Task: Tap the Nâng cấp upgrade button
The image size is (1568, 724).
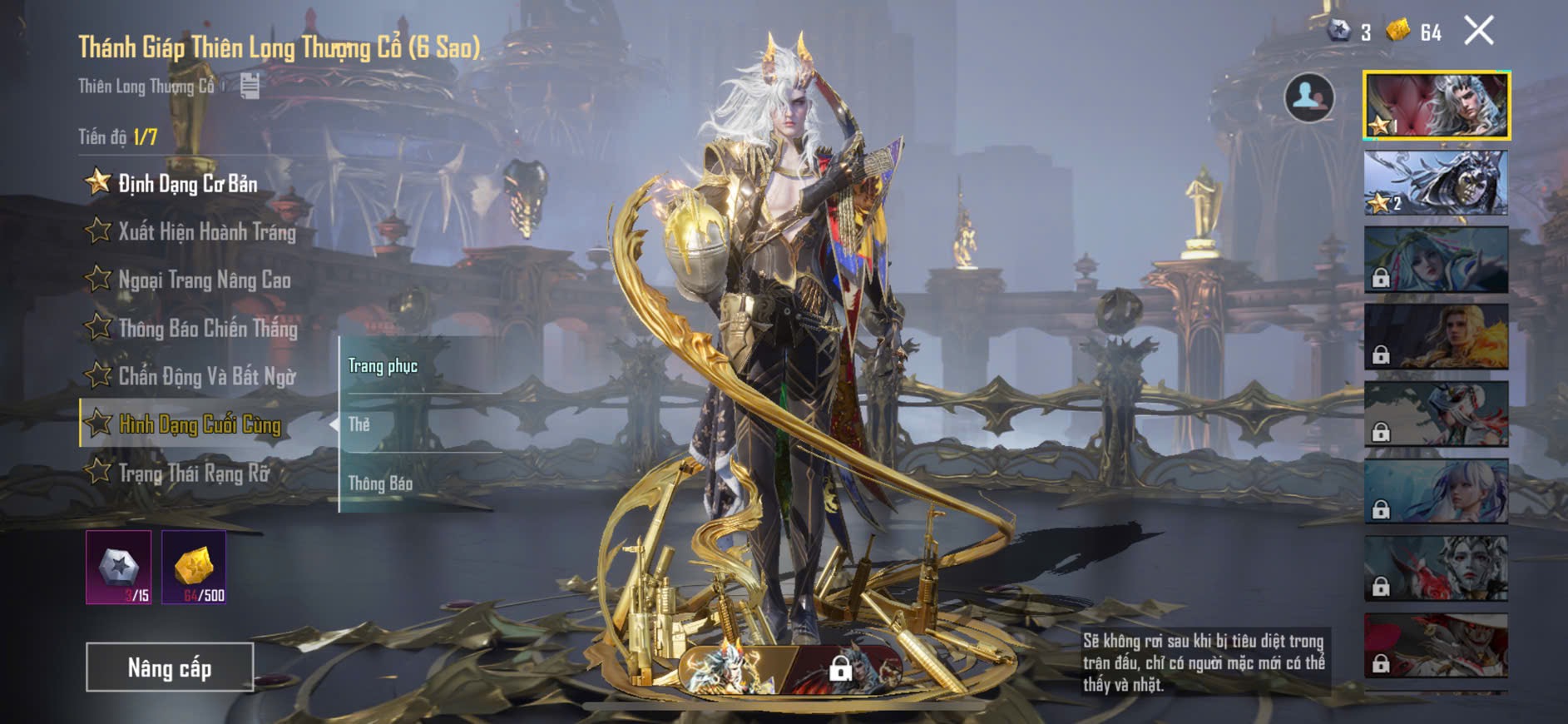Action: click(170, 667)
